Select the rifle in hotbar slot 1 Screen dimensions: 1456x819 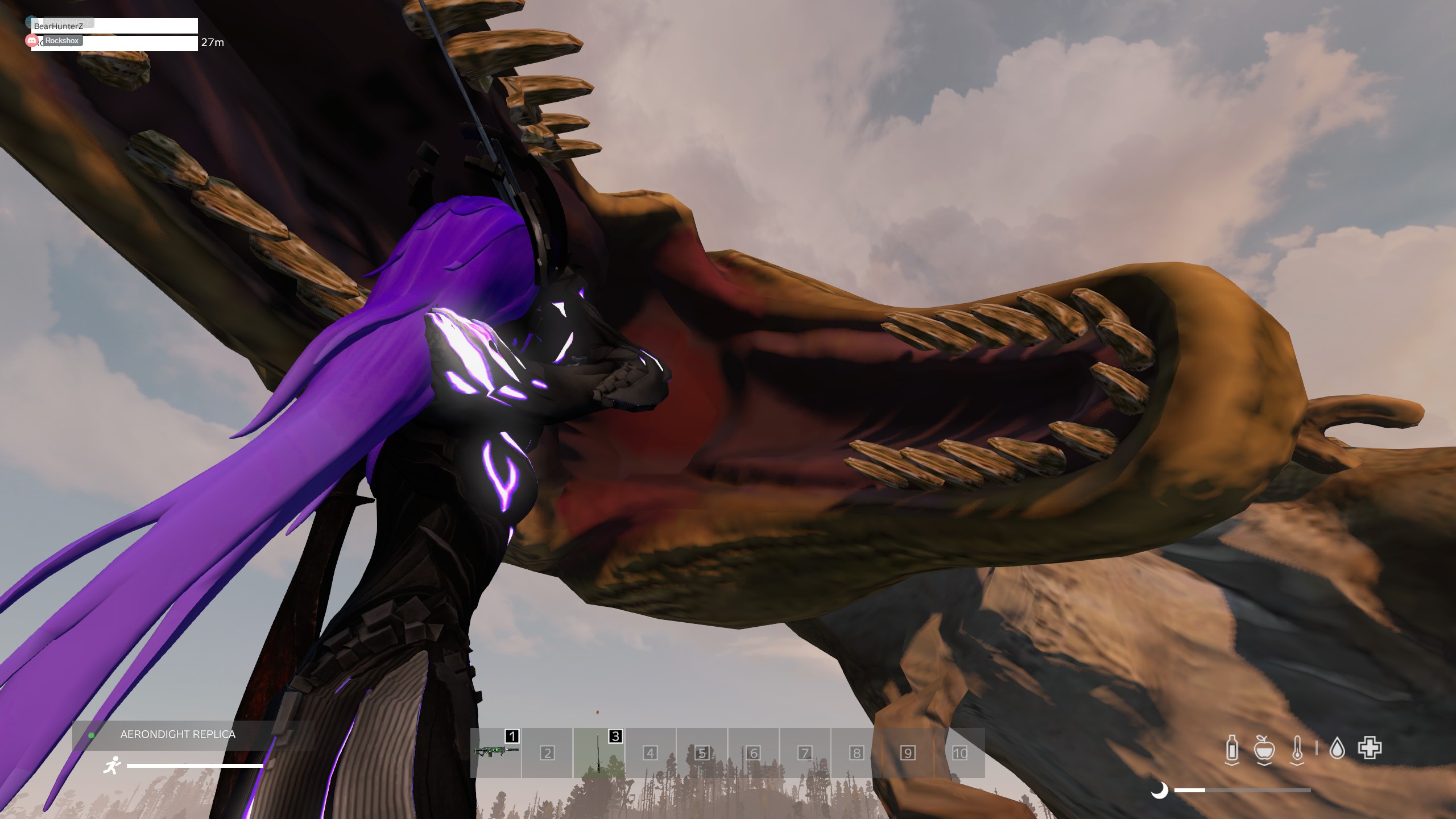click(x=496, y=752)
